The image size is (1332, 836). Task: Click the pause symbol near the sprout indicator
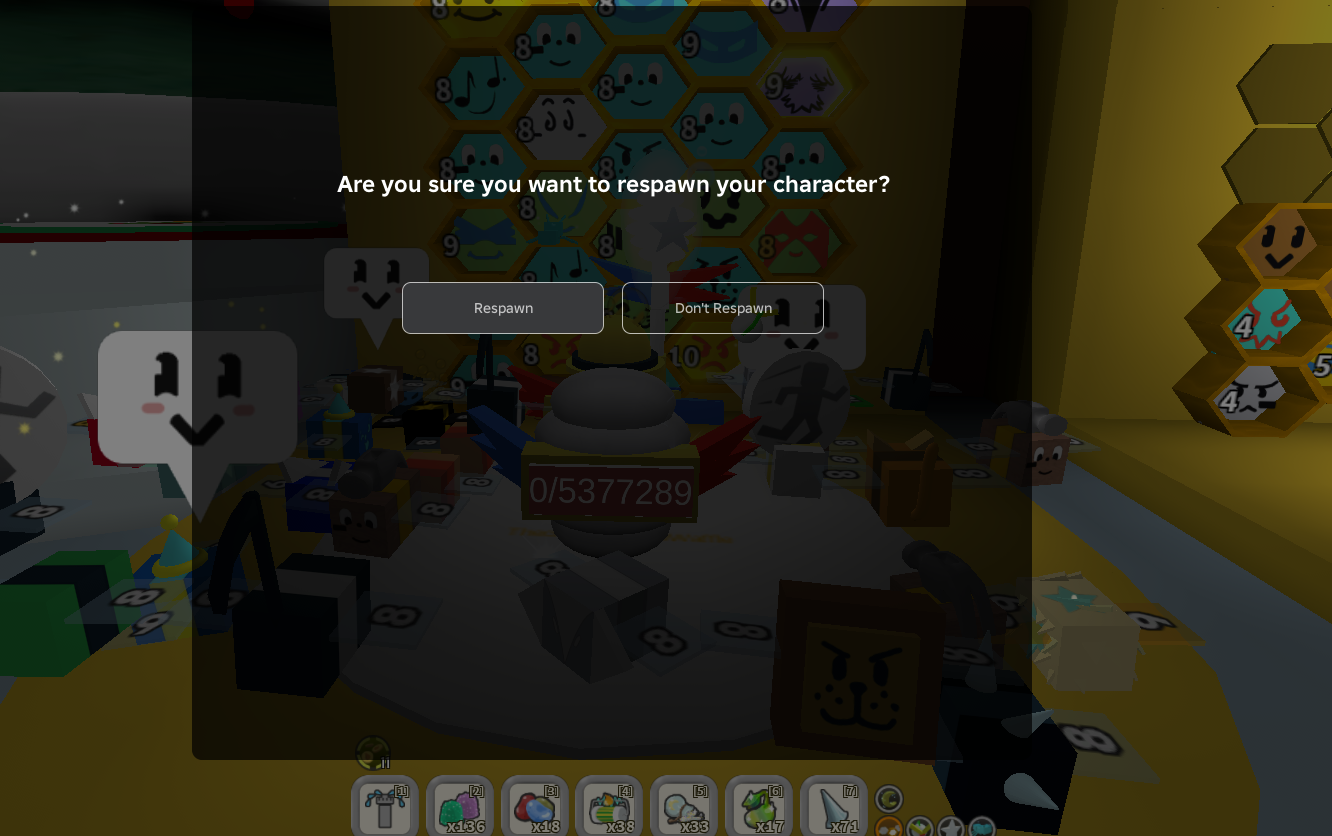pyautogui.click(x=386, y=763)
